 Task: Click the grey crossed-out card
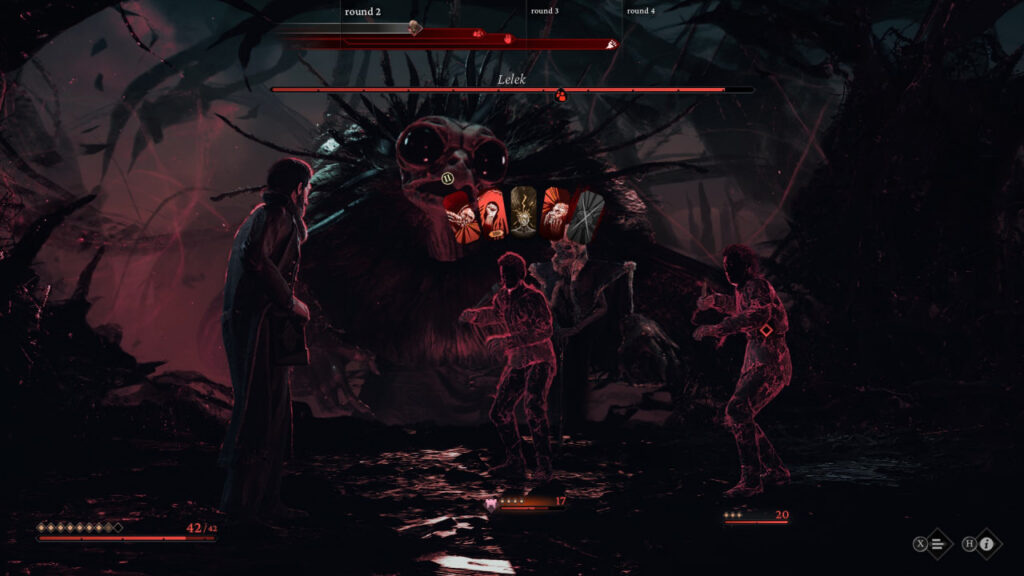point(585,212)
